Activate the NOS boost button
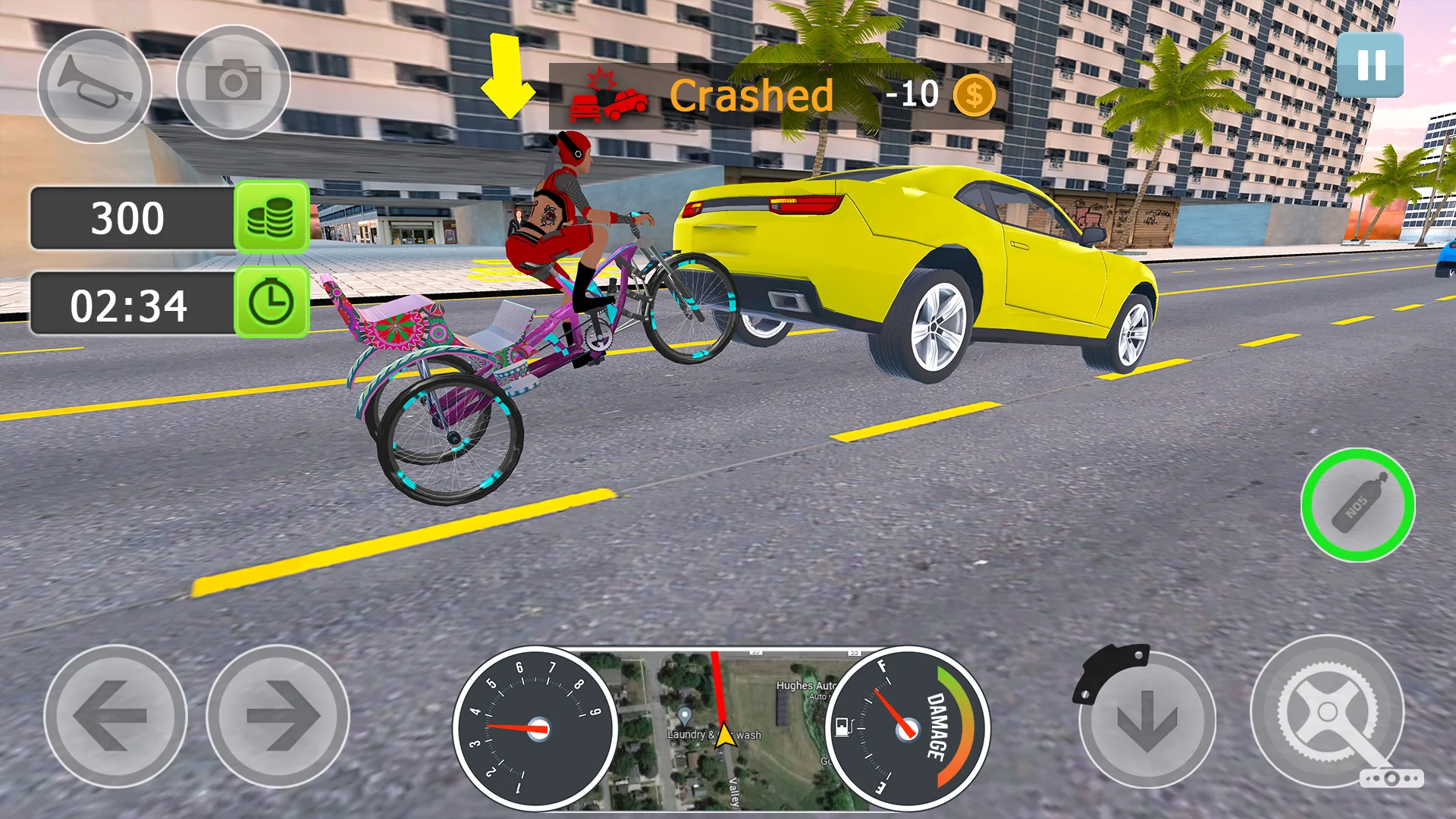 click(1357, 505)
